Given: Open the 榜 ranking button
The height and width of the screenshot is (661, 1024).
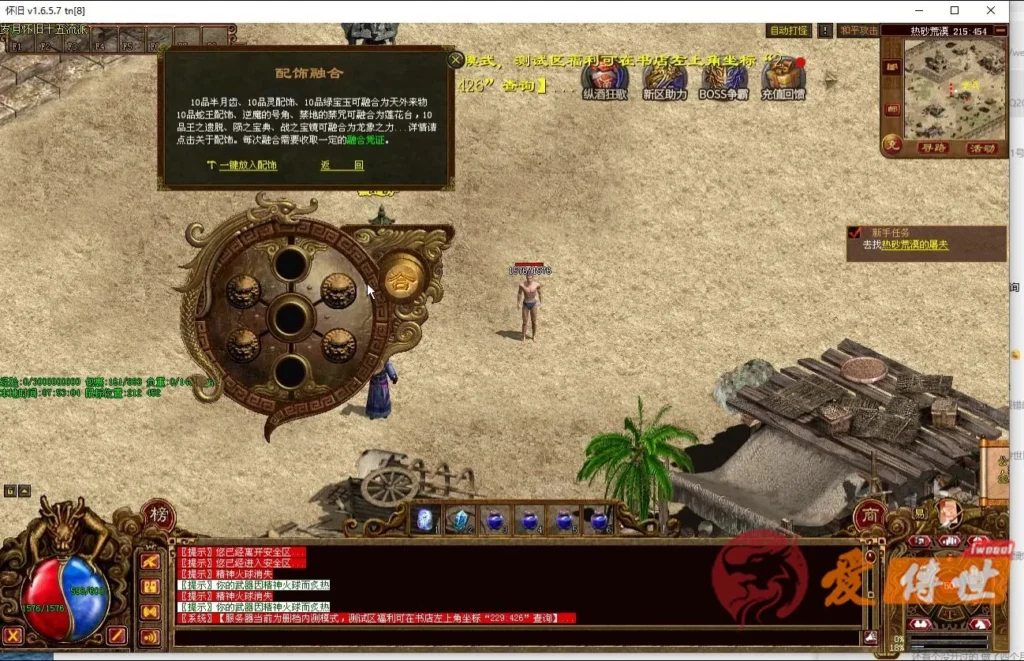Looking at the screenshot, I should [157, 515].
